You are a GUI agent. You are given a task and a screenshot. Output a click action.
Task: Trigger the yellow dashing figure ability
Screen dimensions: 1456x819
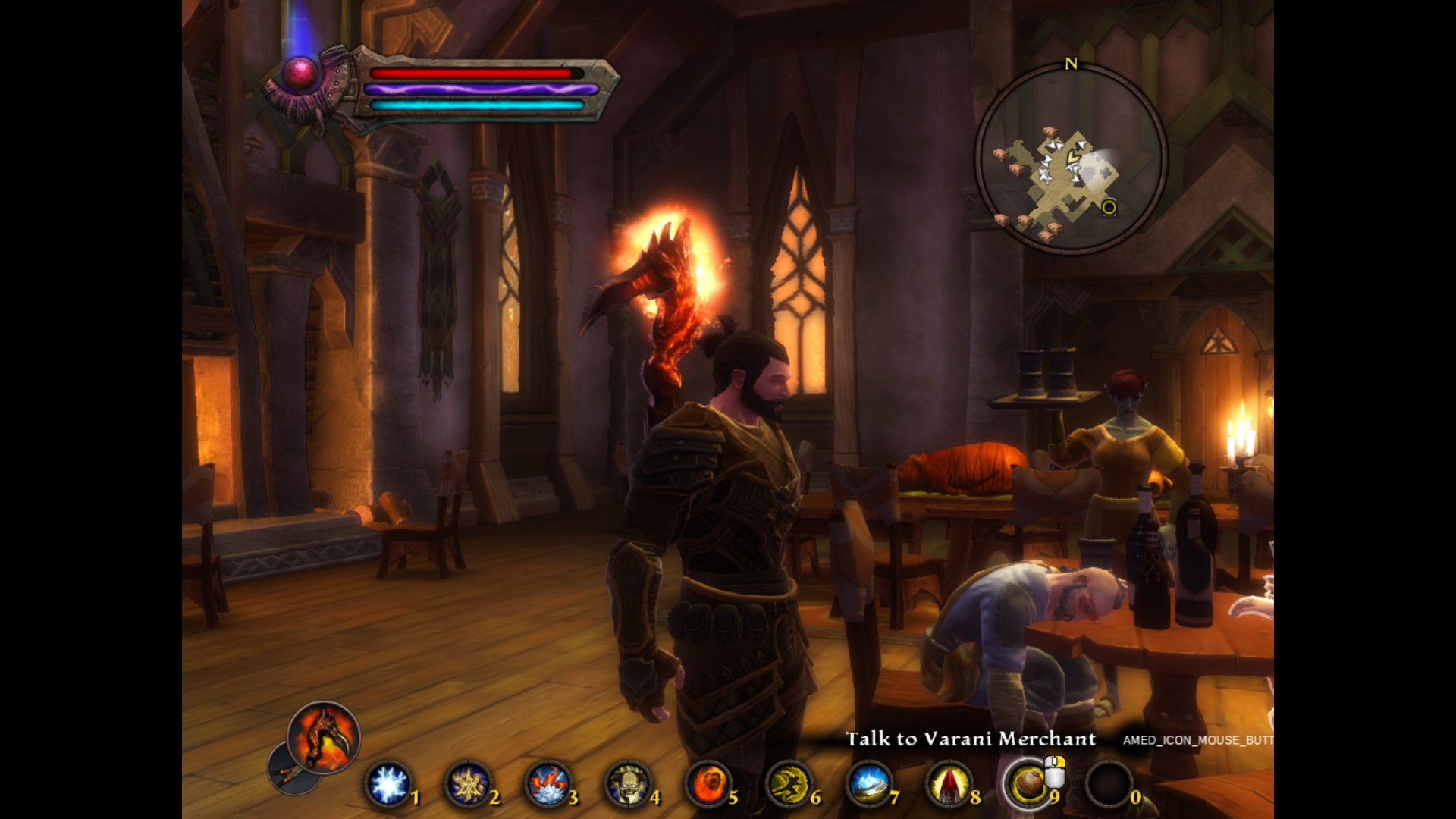[x=789, y=784]
